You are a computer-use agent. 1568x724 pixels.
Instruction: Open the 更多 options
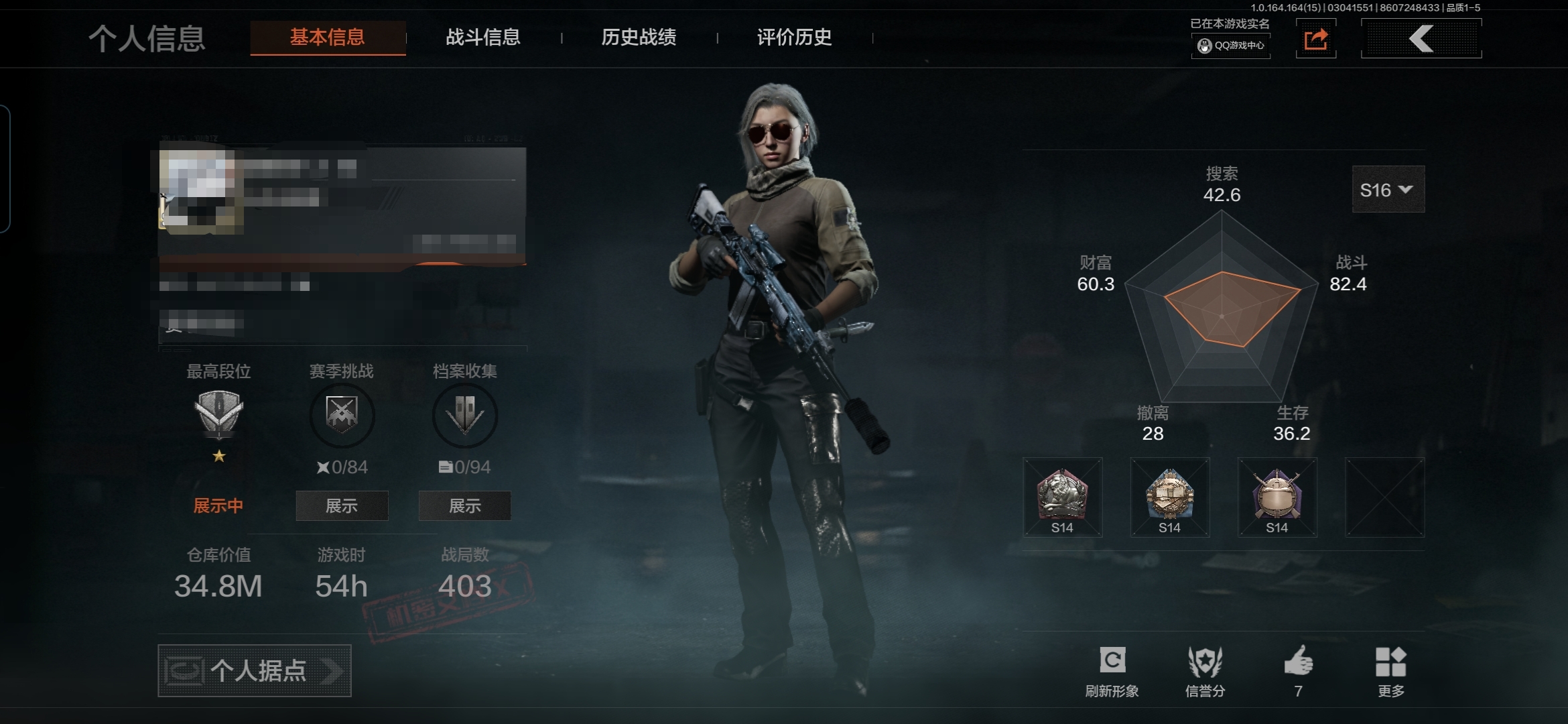click(1390, 671)
